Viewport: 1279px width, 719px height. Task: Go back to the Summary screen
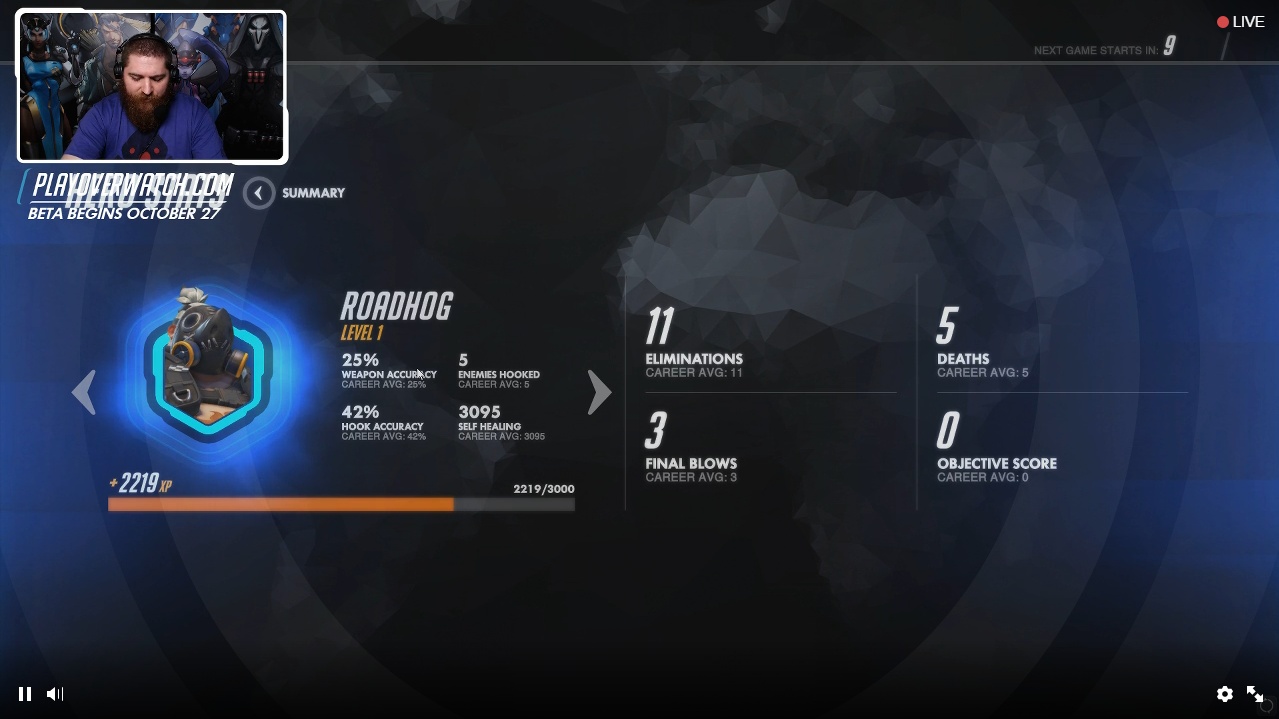point(259,193)
